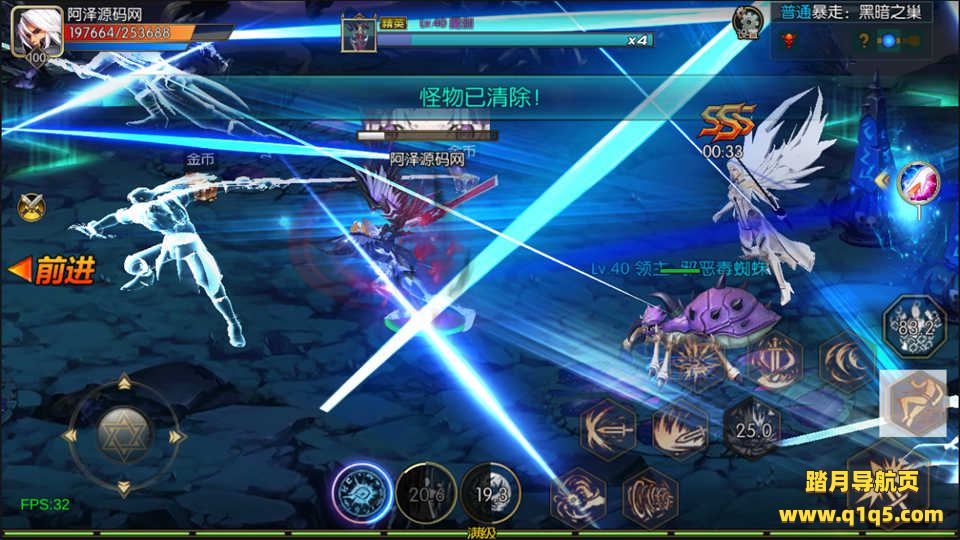960x540 pixels.
Task: Click the virtual joystick hexagram center
Action: 123,435
